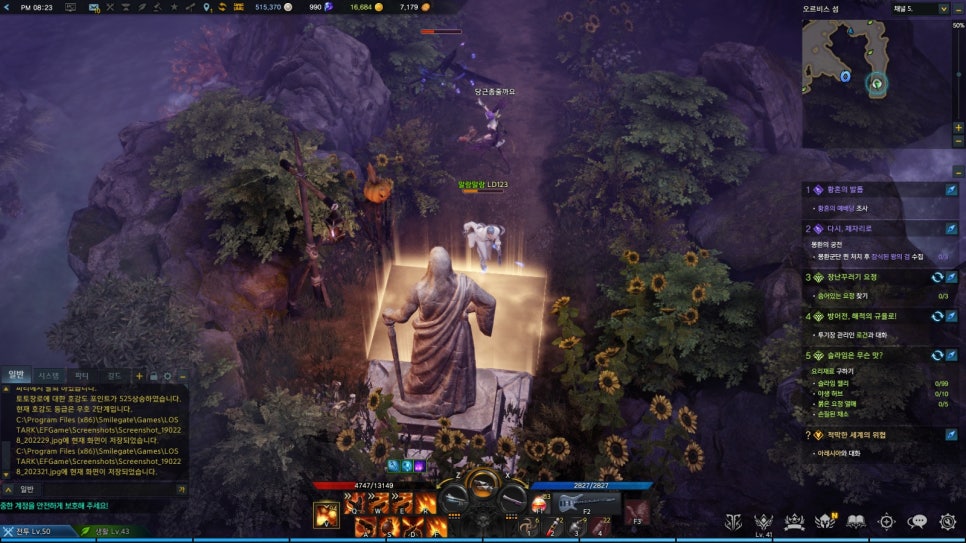Open the mail envelope icon in top bar
Viewport: 966px width, 543px height.
click(x=93, y=7)
